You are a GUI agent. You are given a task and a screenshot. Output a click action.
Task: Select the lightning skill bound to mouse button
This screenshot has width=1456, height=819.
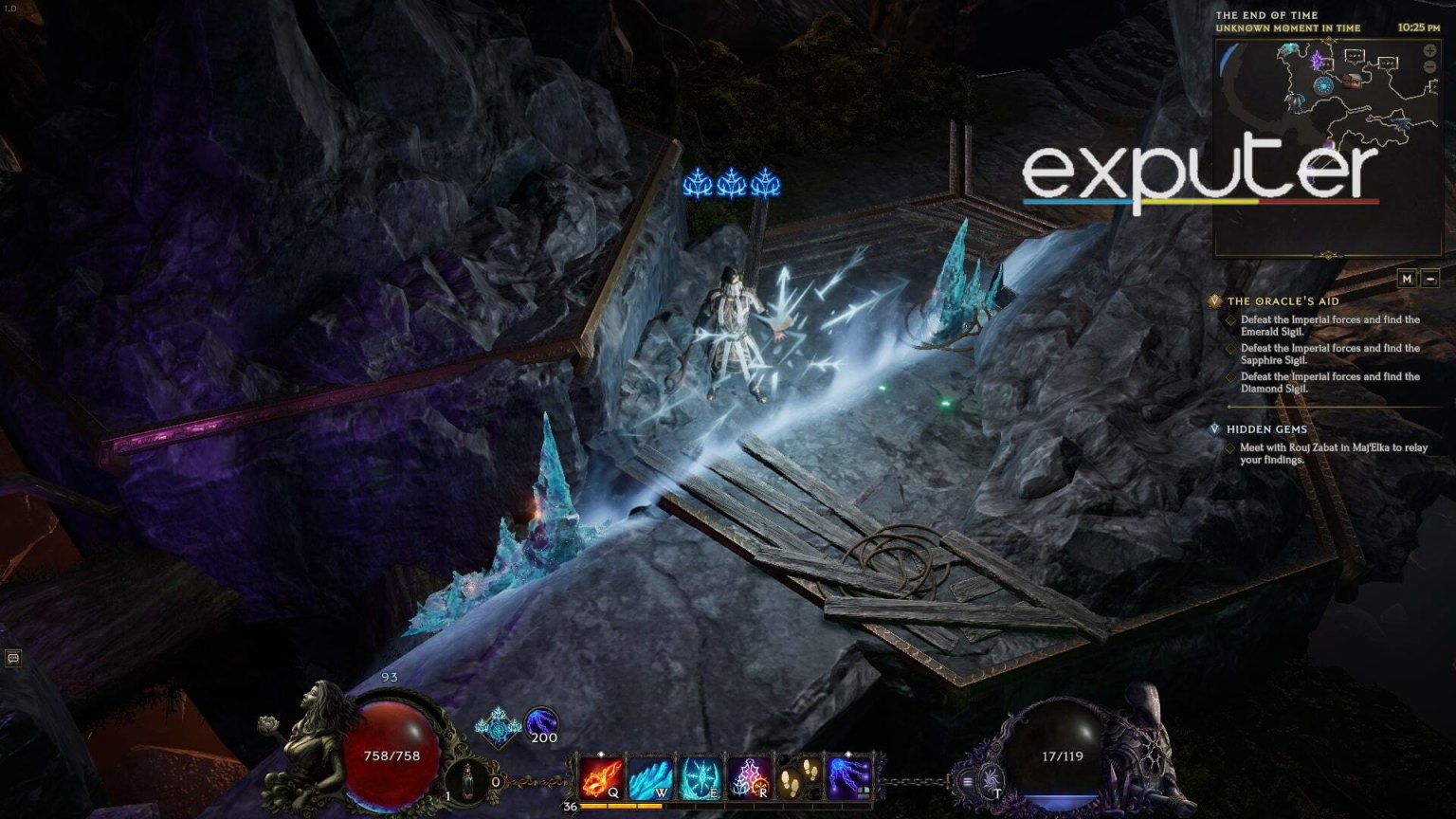850,777
